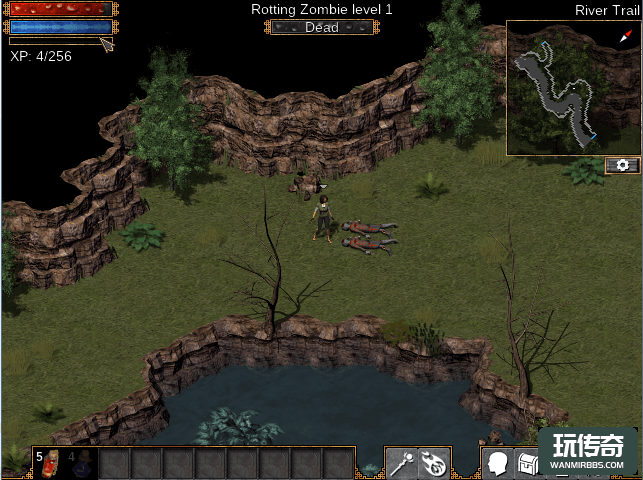Open the character head panel
This screenshot has height=480, width=643.
coord(498,463)
